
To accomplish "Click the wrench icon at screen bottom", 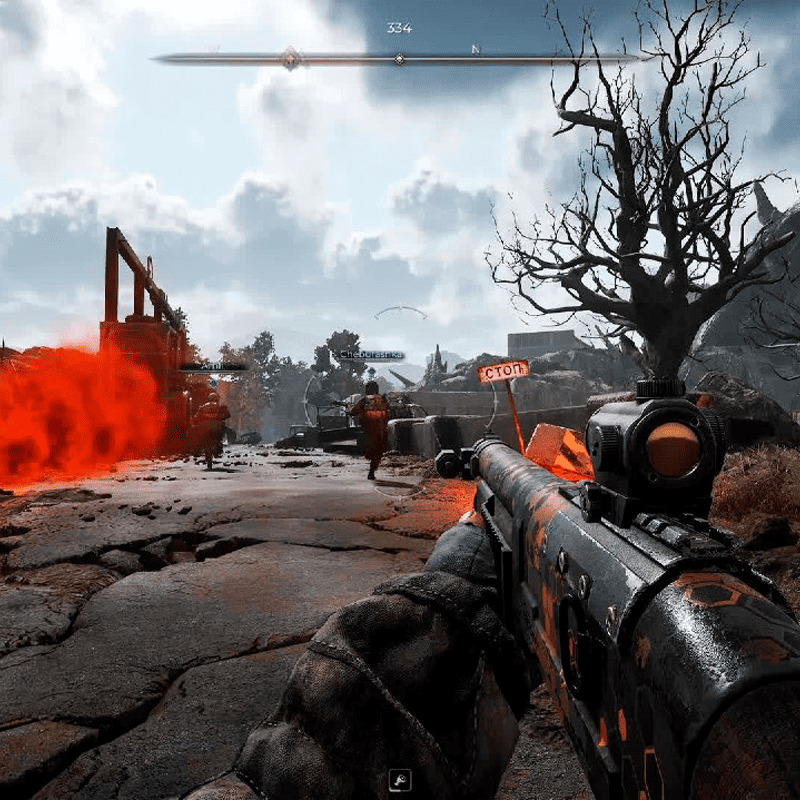I will (399, 780).
